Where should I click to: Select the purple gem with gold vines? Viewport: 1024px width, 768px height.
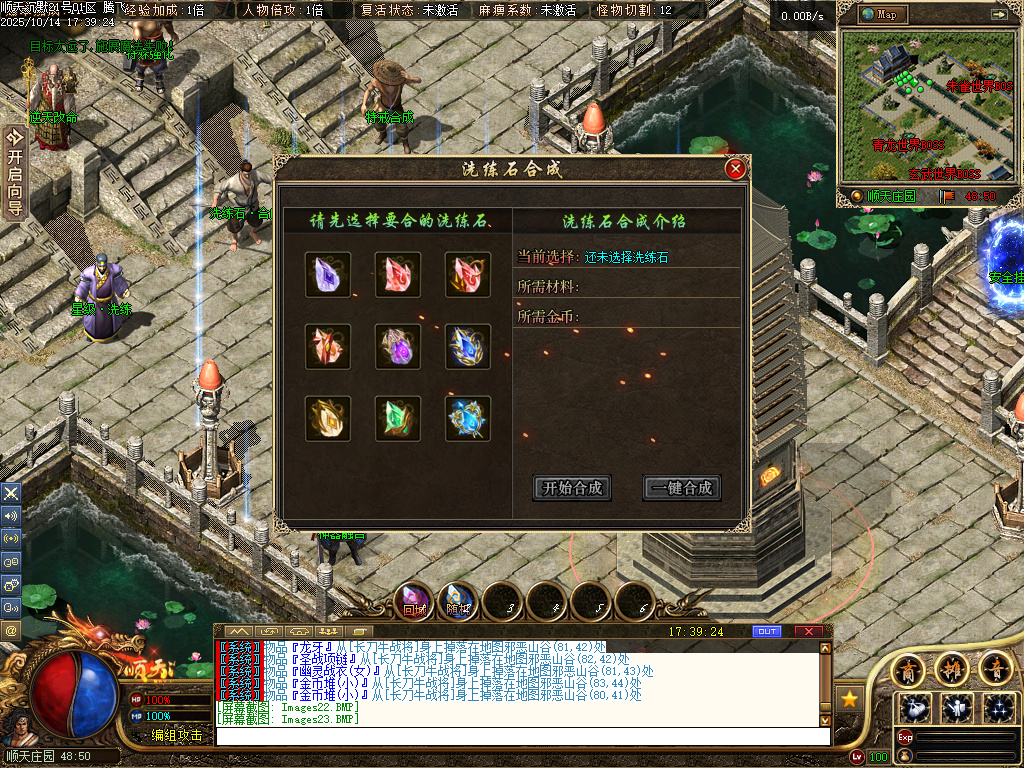tap(398, 347)
